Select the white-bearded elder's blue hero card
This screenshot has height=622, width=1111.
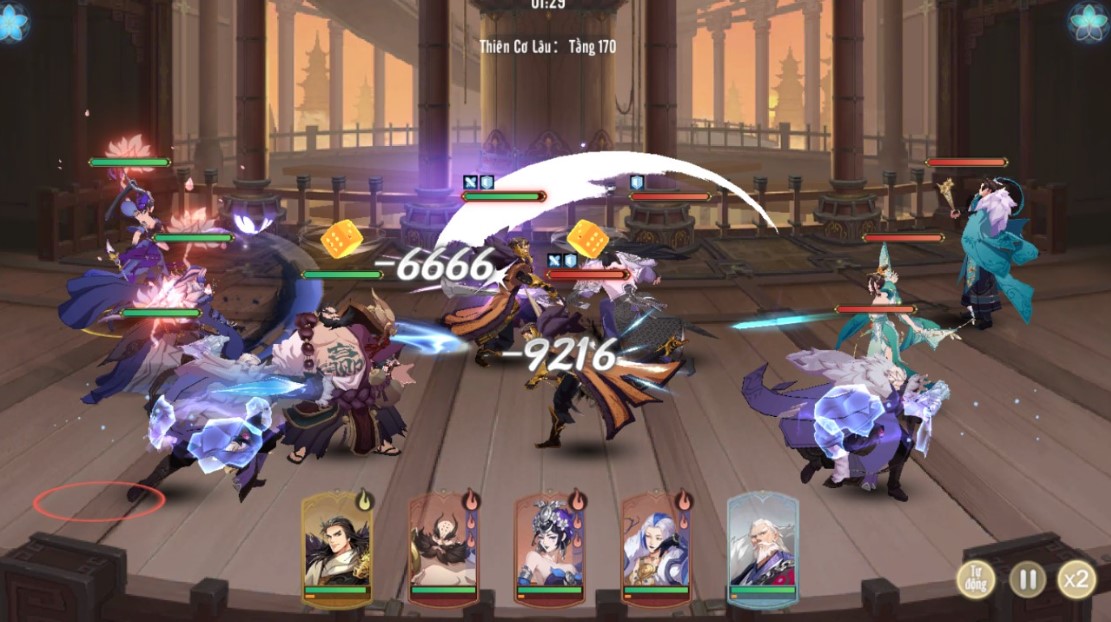[x=762, y=548]
